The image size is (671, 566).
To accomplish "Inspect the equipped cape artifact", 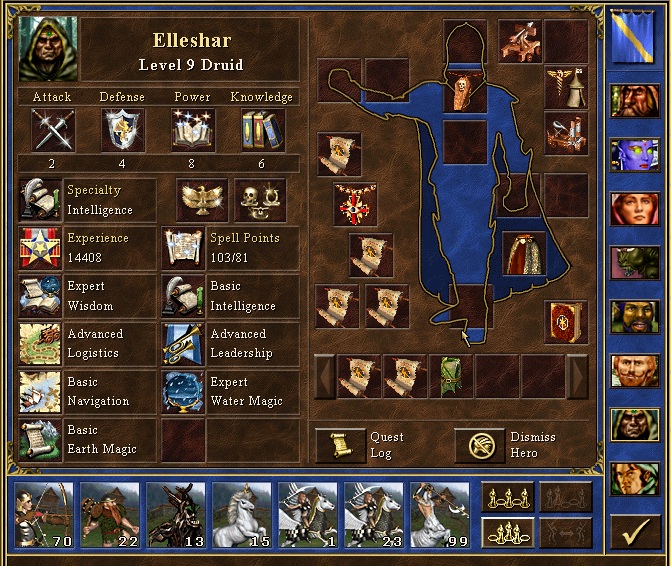I will tap(523, 254).
